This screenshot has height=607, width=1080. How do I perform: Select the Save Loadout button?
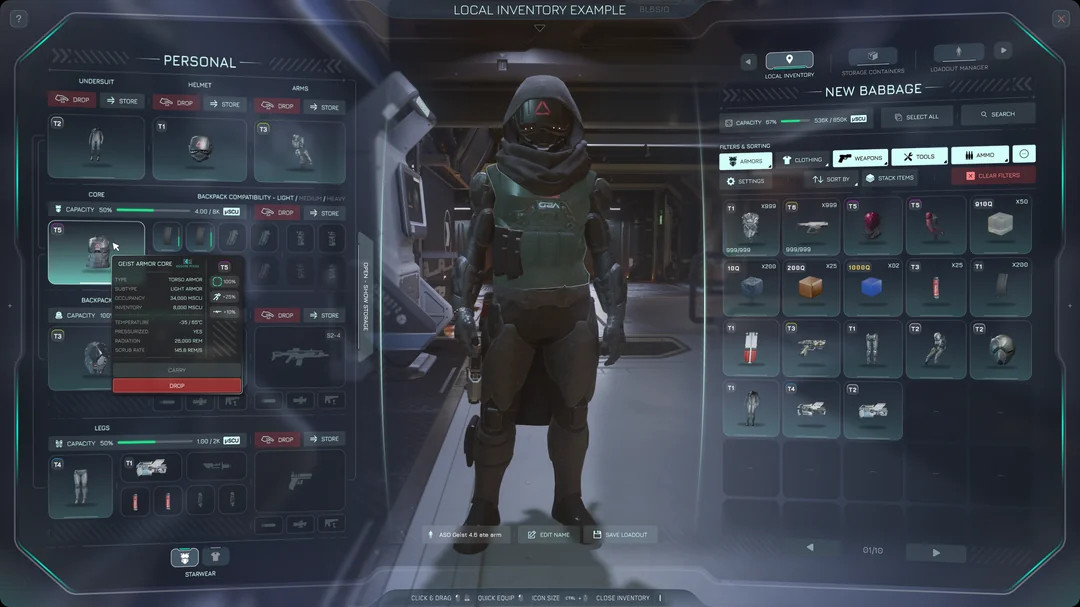(x=620, y=535)
